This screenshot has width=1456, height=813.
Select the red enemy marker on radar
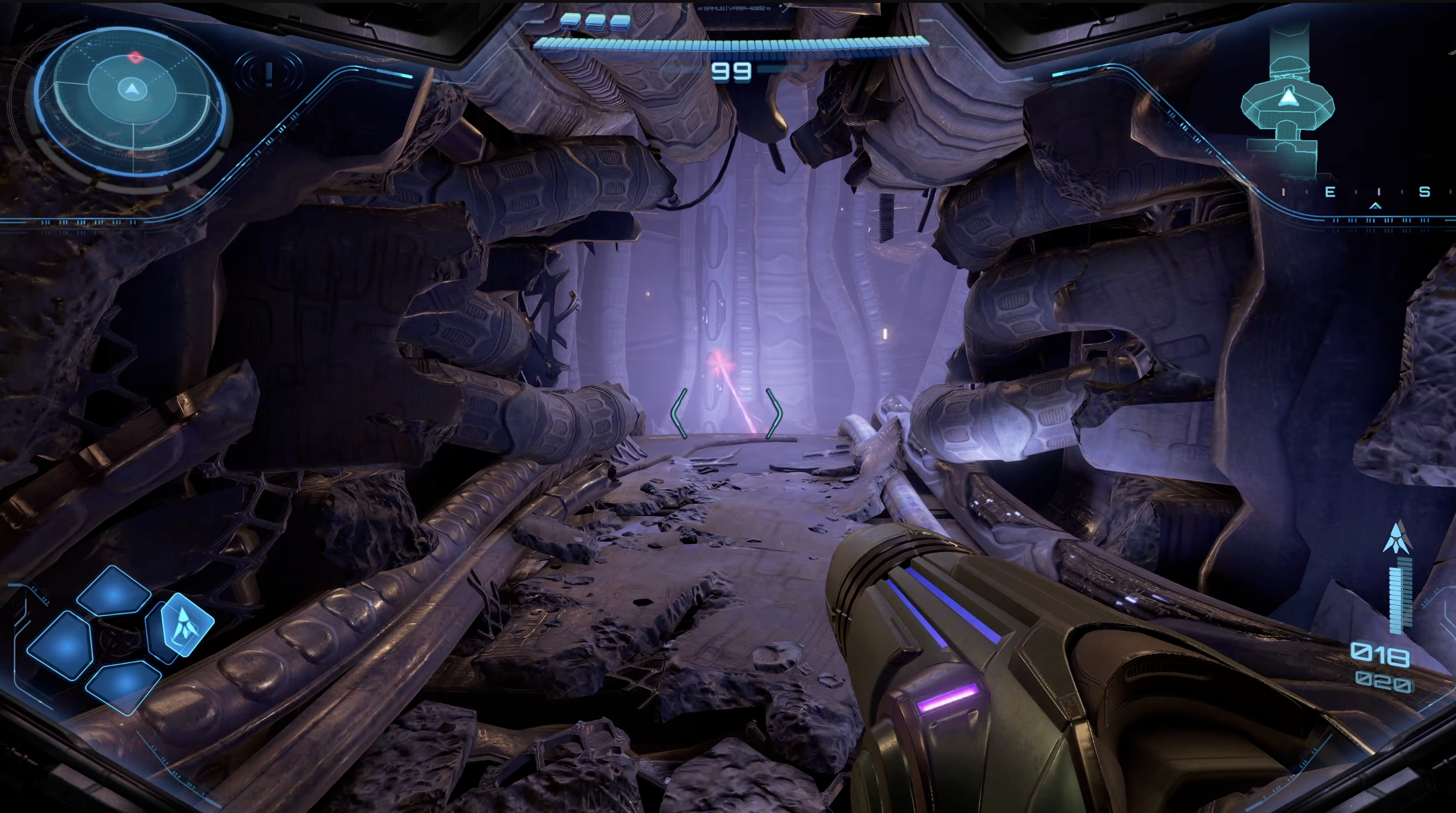point(135,56)
